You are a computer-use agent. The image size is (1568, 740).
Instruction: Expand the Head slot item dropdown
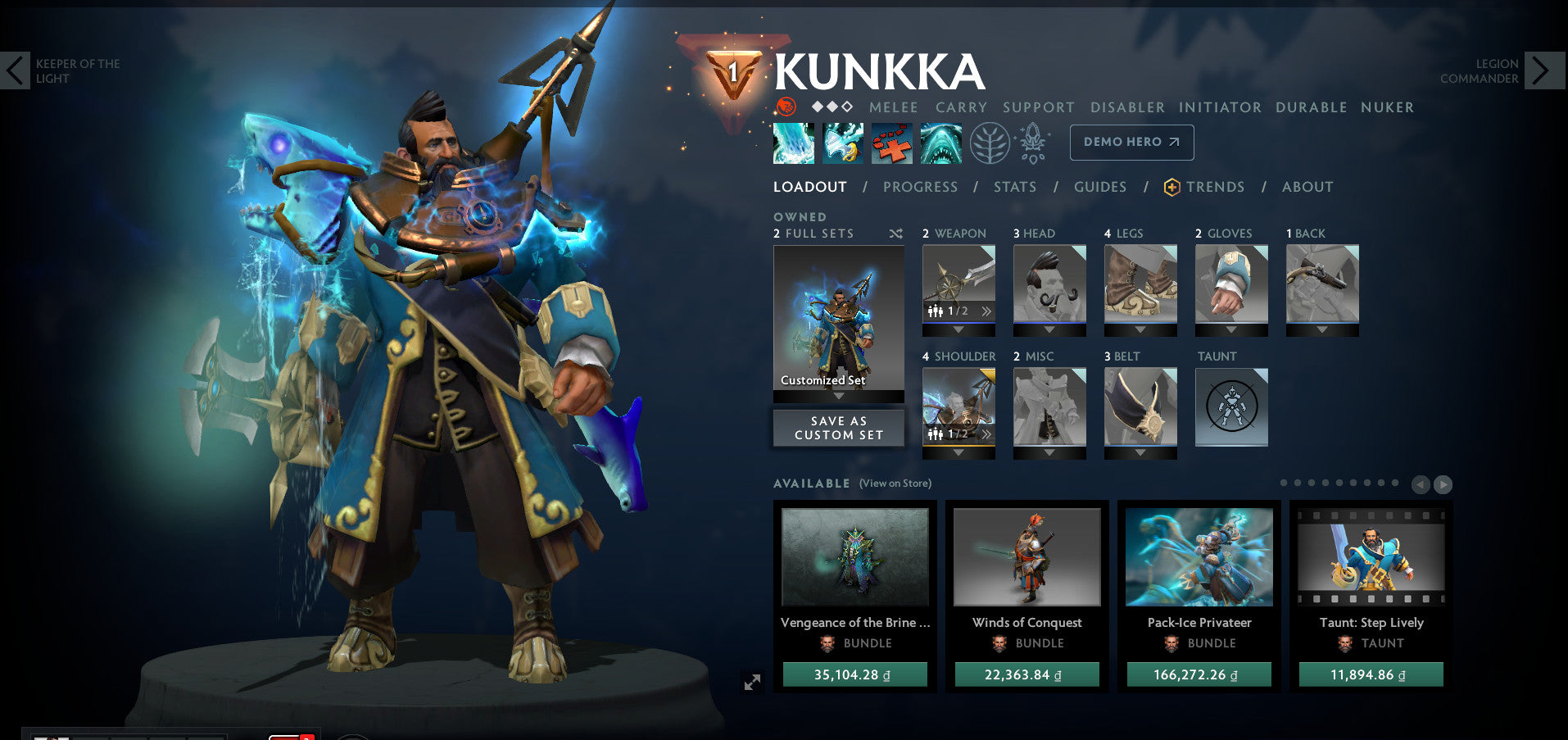pos(1049,329)
